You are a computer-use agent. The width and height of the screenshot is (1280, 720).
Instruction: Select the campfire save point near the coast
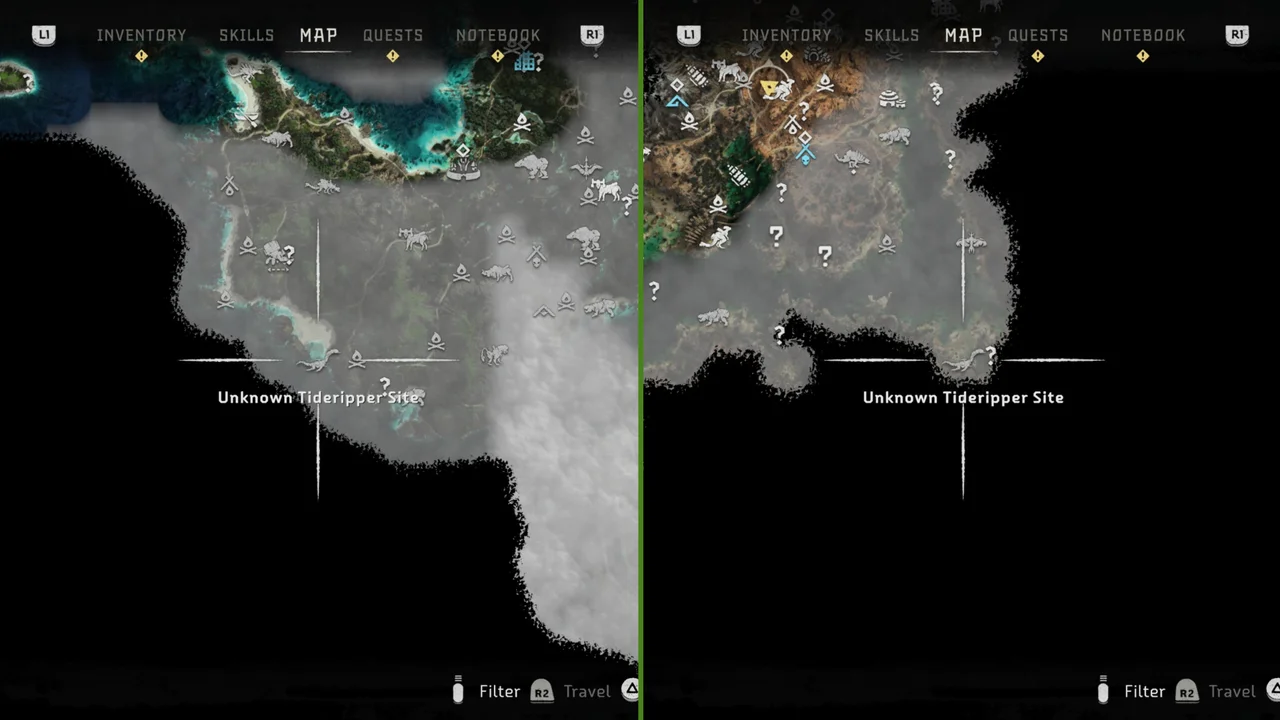[226, 299]
